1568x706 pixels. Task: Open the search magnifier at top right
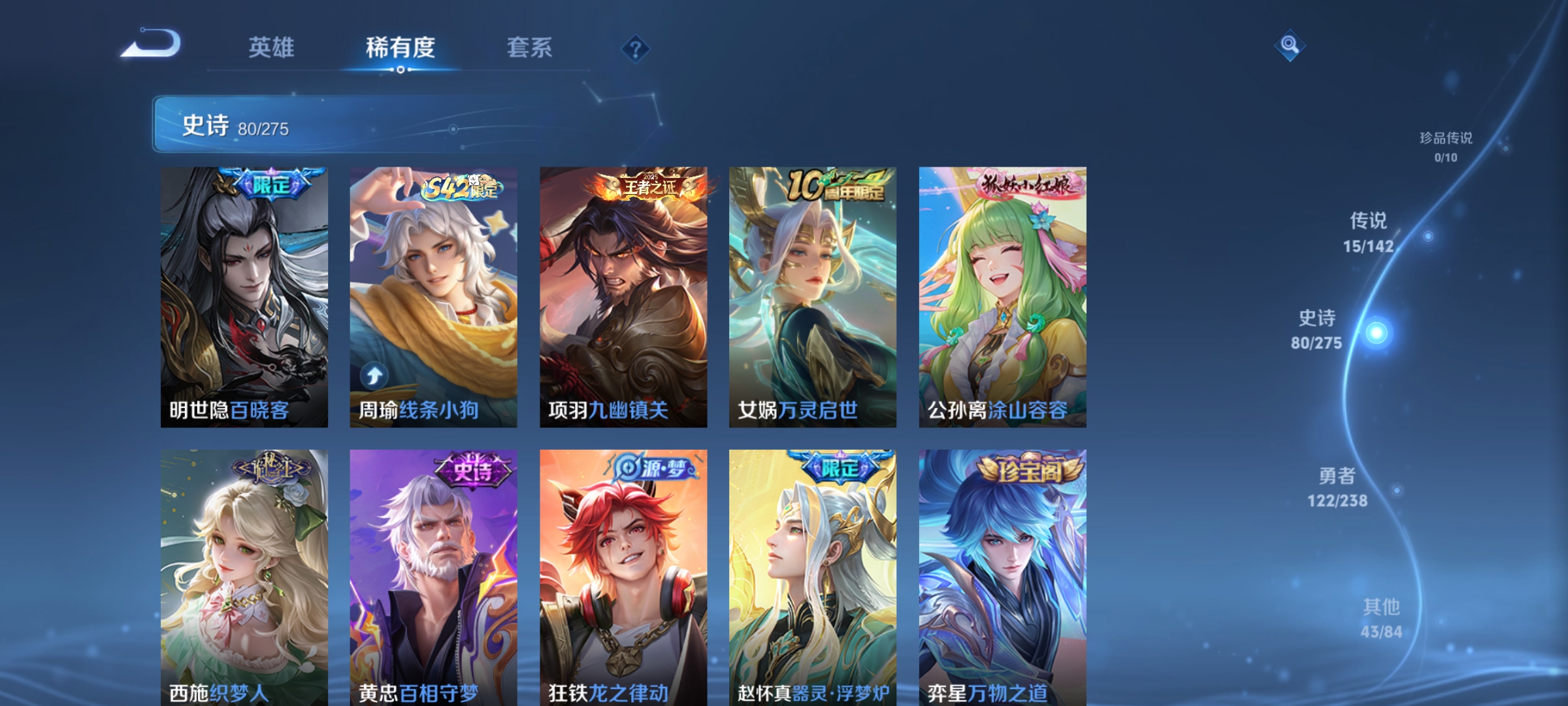tap(1289, 44)
